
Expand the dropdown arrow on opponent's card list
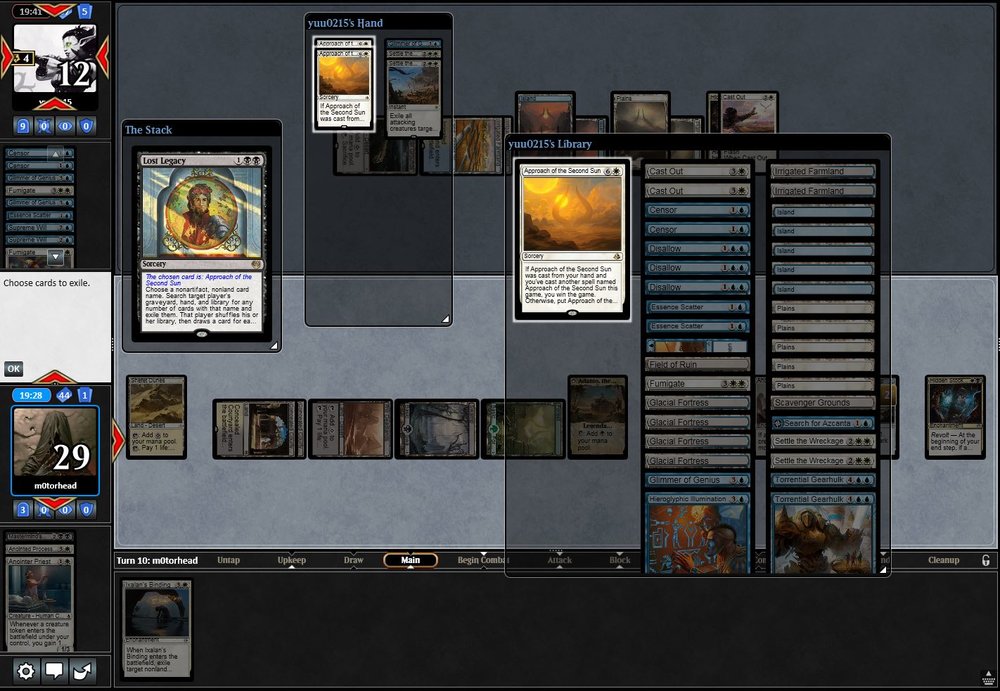56,257
